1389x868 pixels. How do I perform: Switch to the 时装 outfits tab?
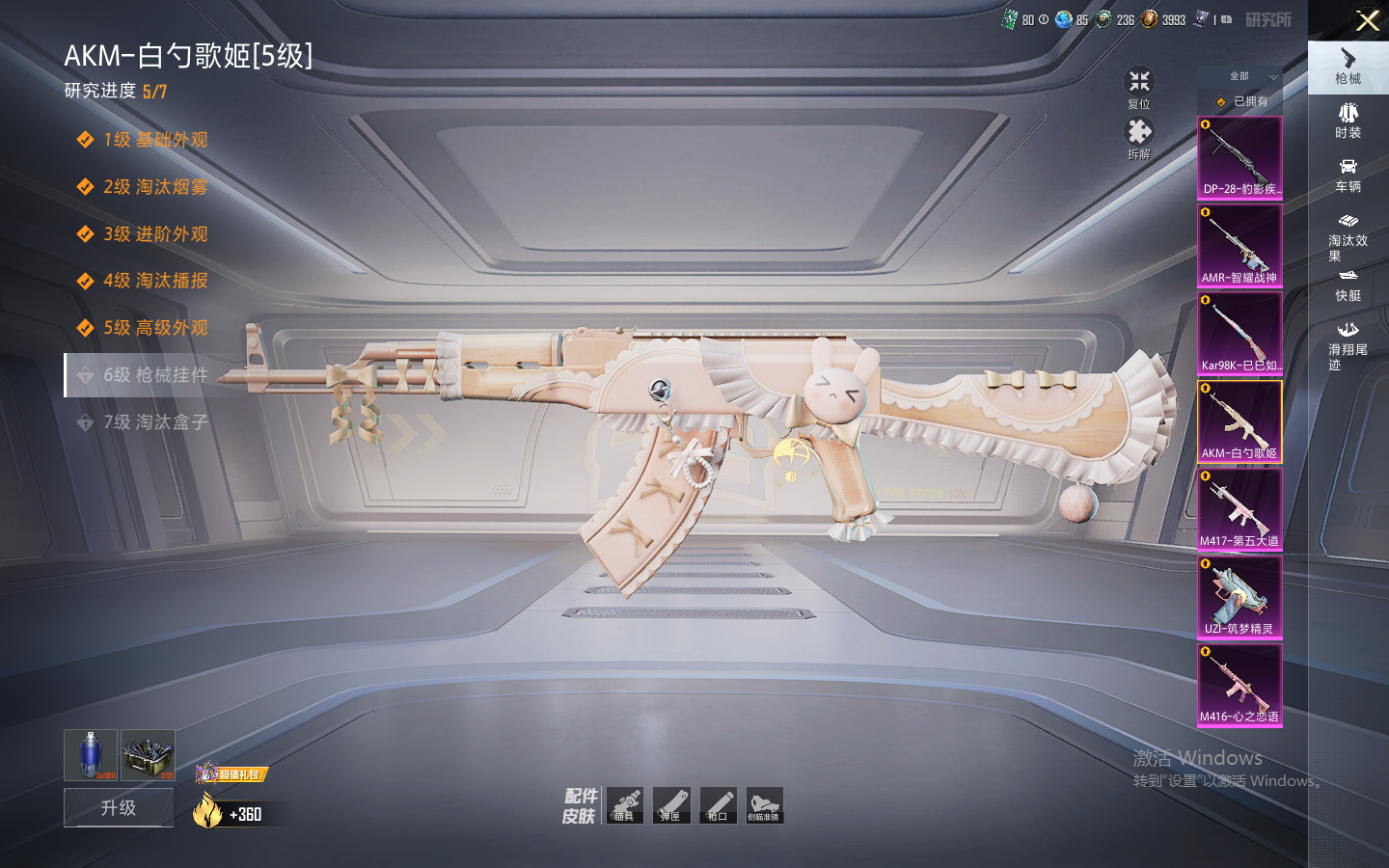tap(1348, 121)
